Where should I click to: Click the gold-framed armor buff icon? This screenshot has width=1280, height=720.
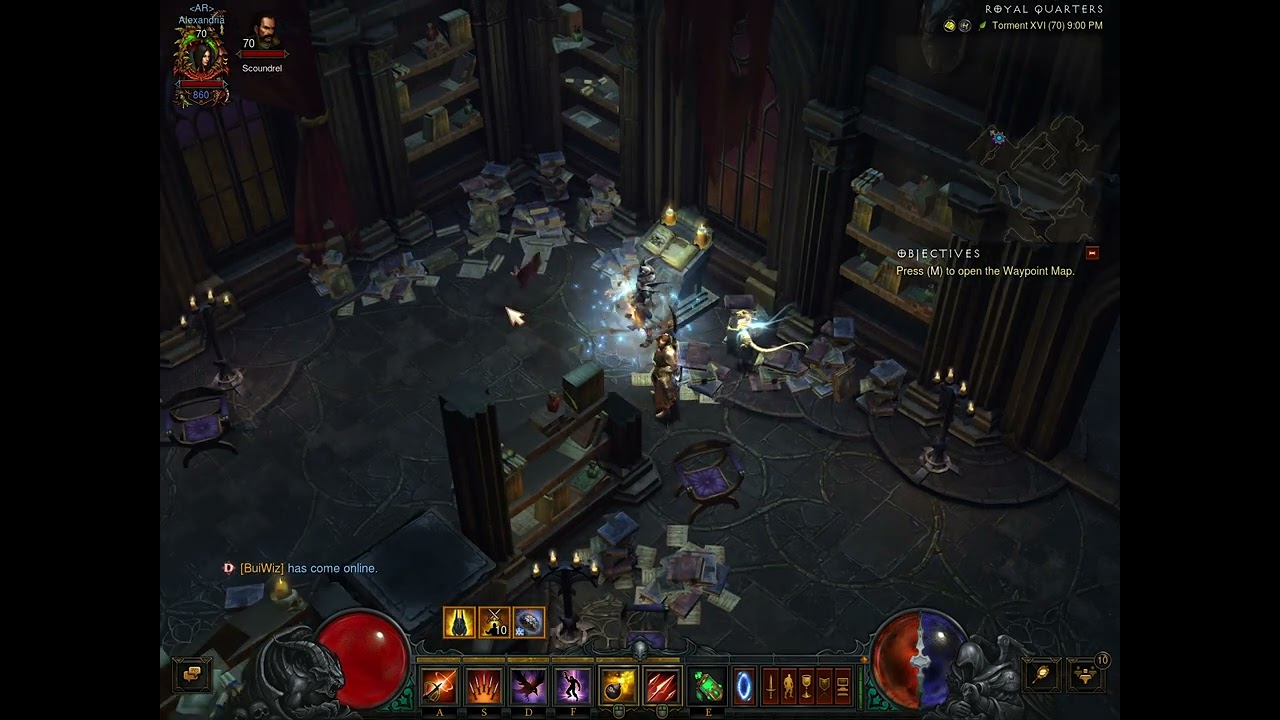click(x=459, y=622)
